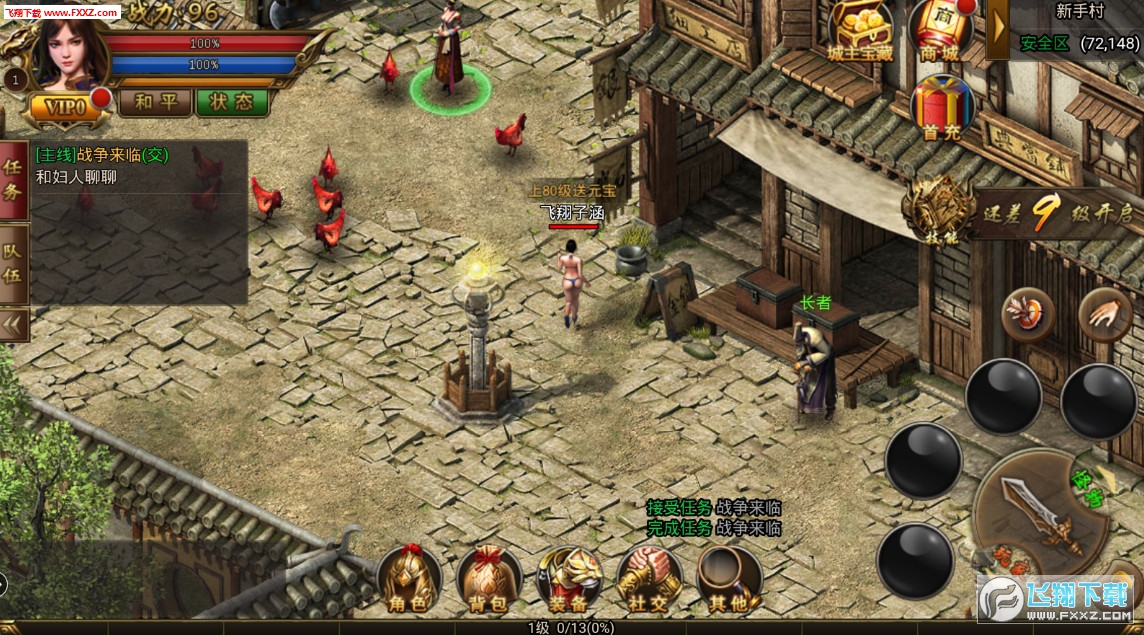This screenshot has width=1144, height=635.
Task: Visit the 商城 shop
Action: 941,30
